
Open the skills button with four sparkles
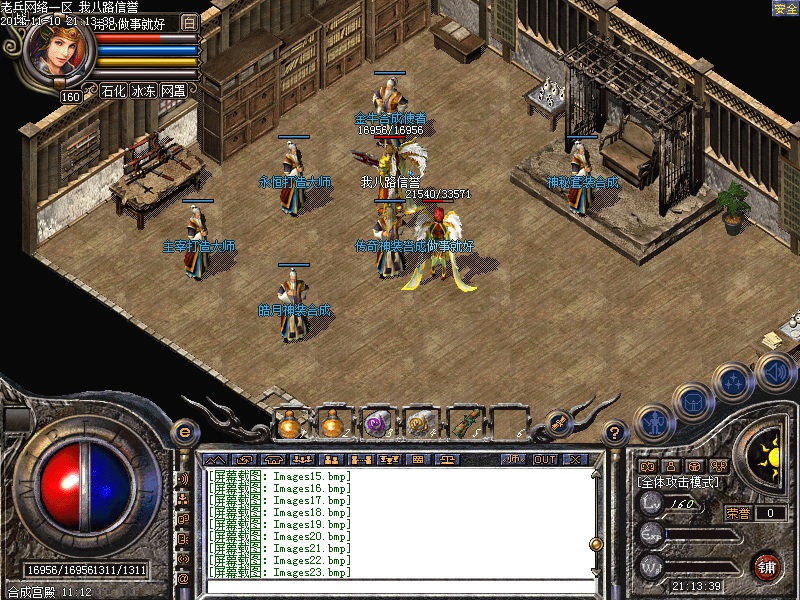[x=735, y=381]
